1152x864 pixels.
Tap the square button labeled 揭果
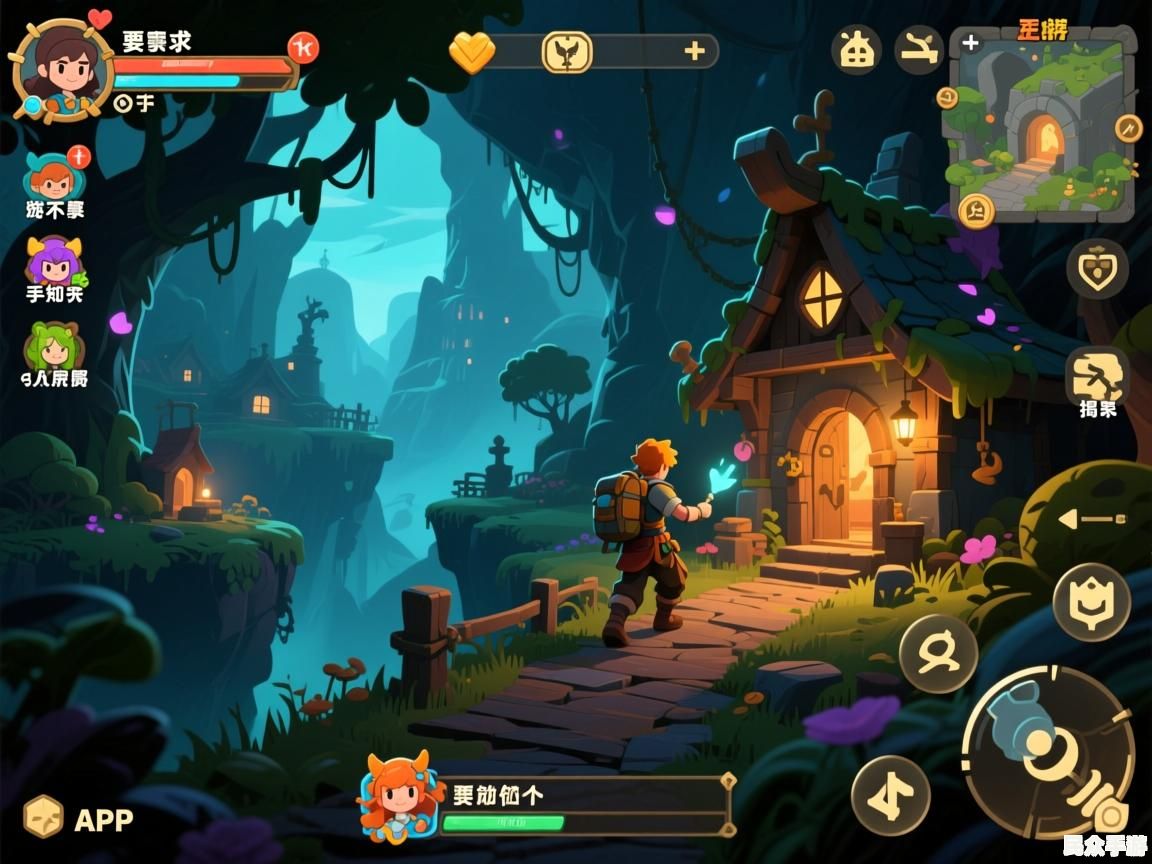point(1097,378)
